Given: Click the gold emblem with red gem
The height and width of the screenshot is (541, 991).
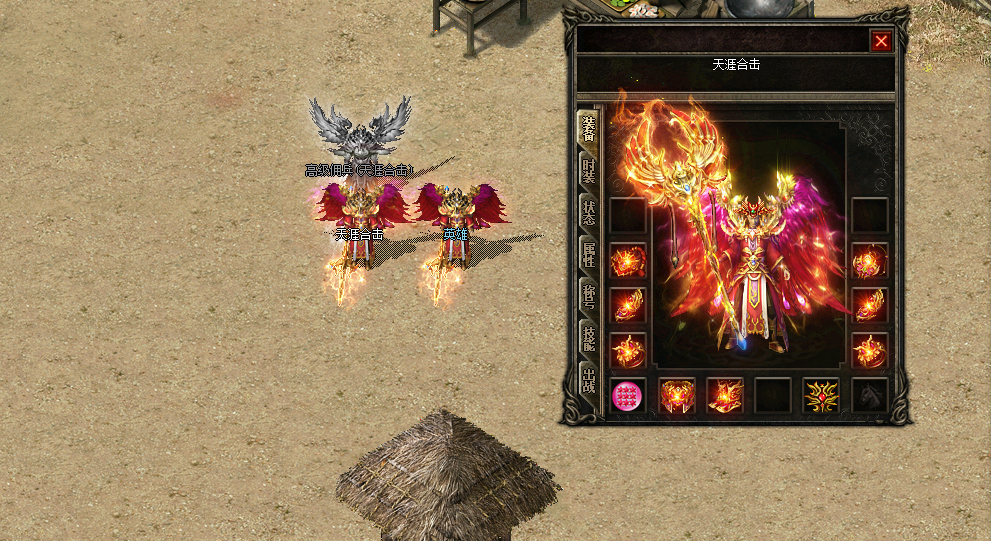Looking at the screenshot, I should coord(821,396).
